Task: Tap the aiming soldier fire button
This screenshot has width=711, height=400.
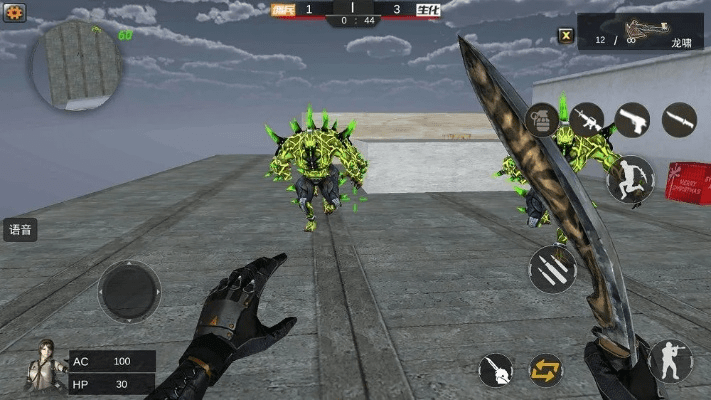Action: coord(669,360)
